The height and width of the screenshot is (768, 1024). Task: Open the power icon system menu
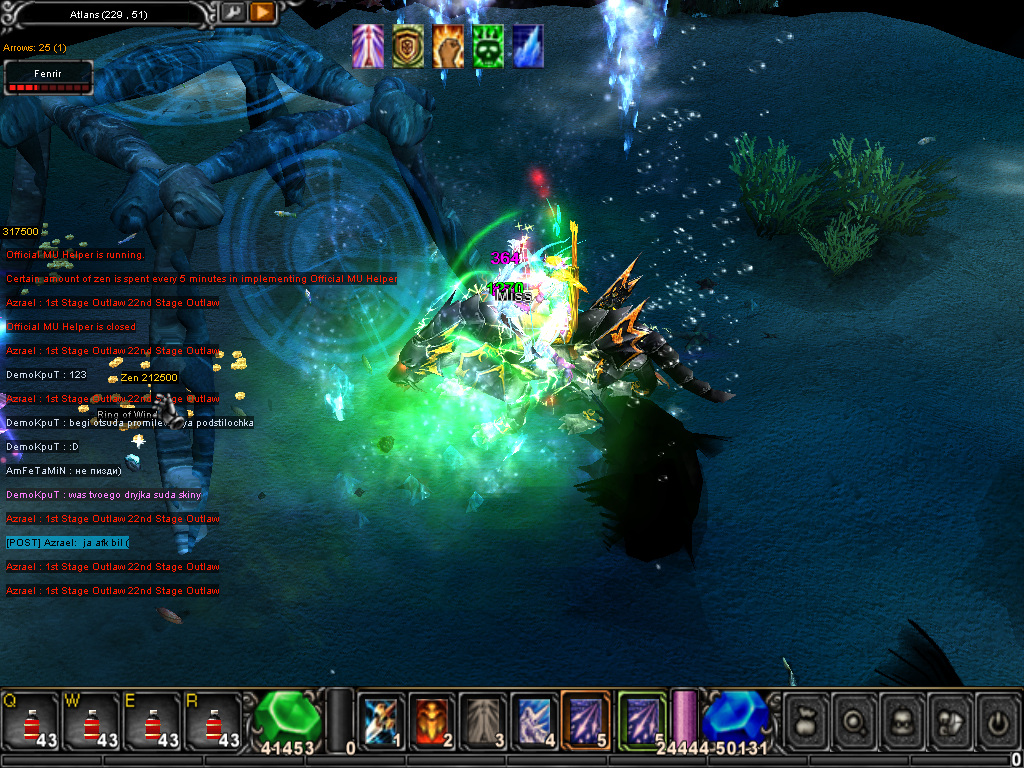[x=997, y=721]
